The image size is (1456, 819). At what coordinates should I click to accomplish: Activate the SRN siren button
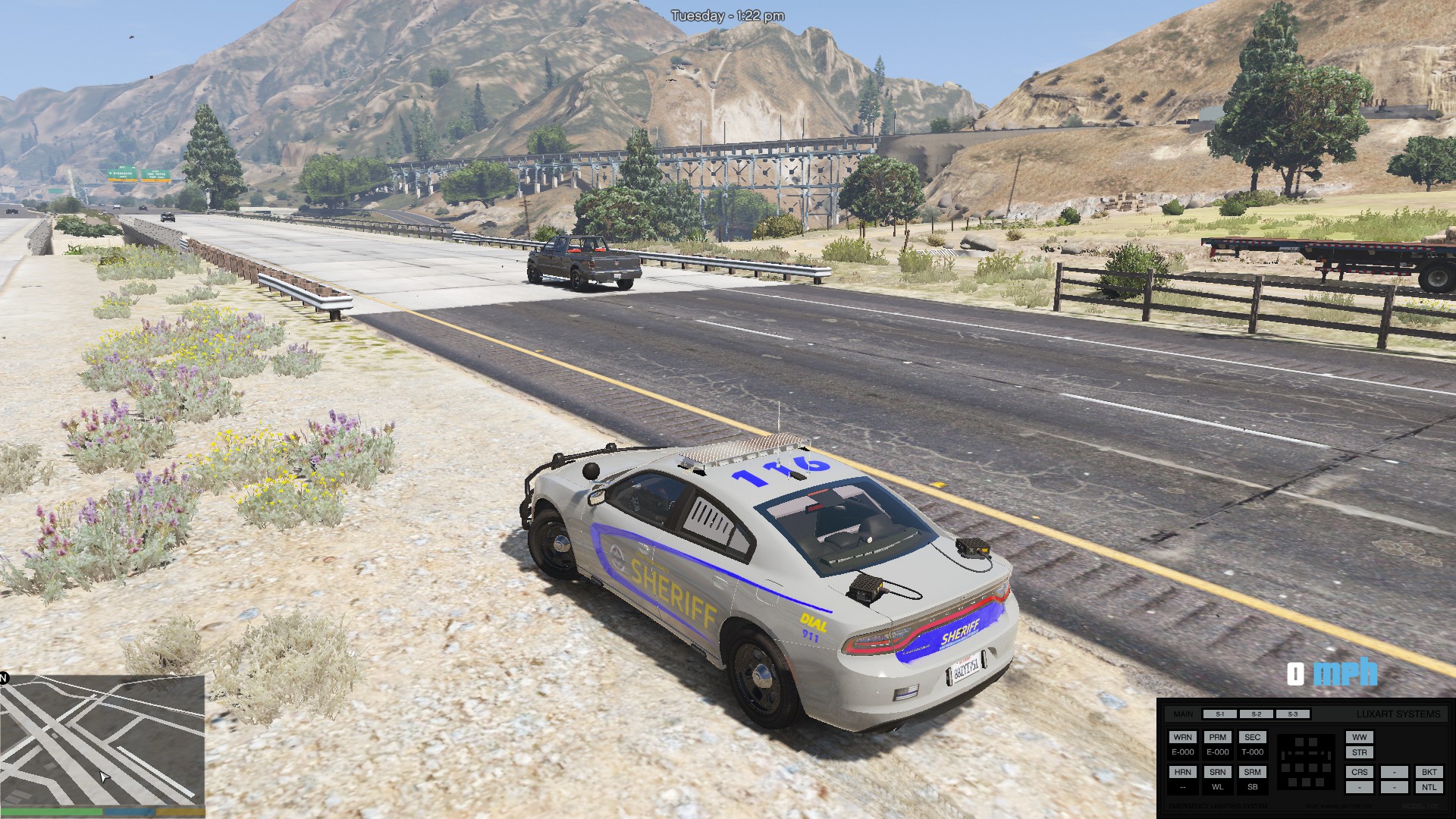1217,772
